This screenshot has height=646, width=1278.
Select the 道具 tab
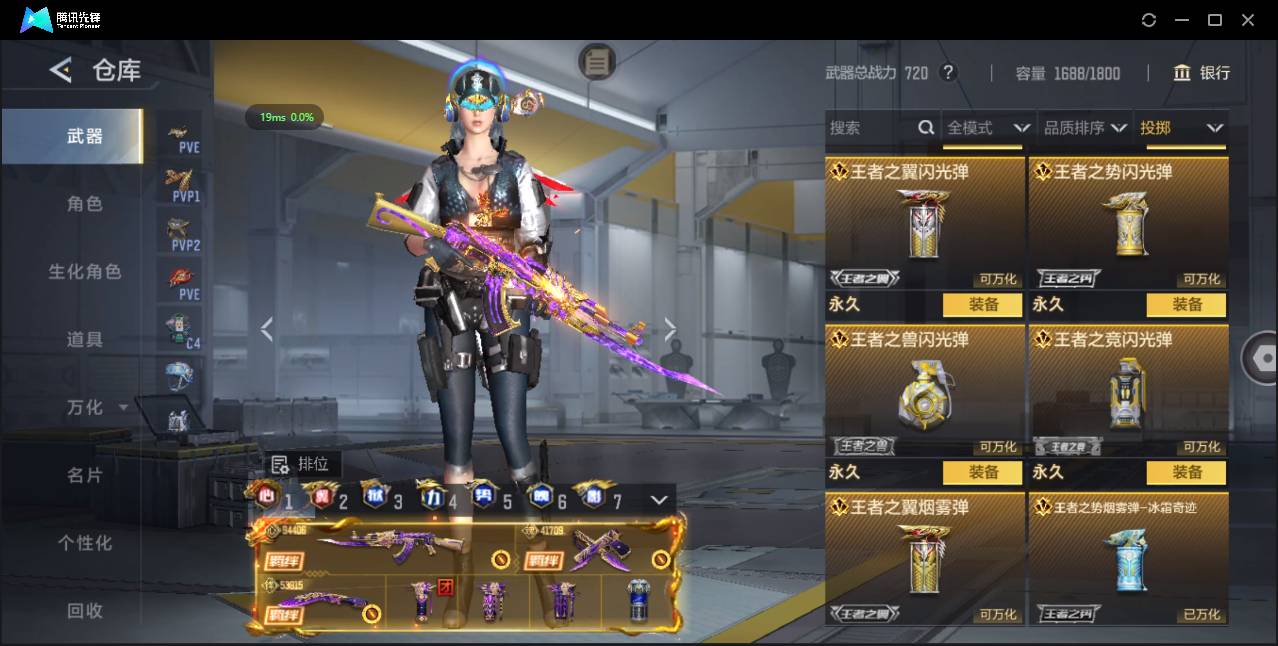(85, 340)
